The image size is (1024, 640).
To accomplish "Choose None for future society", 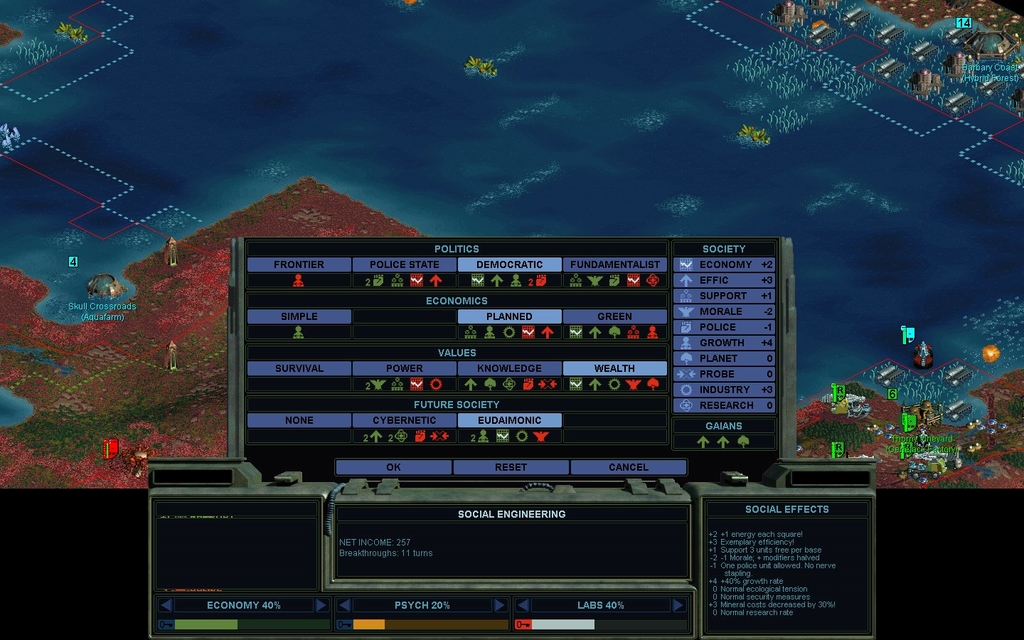I will [299, 421].
